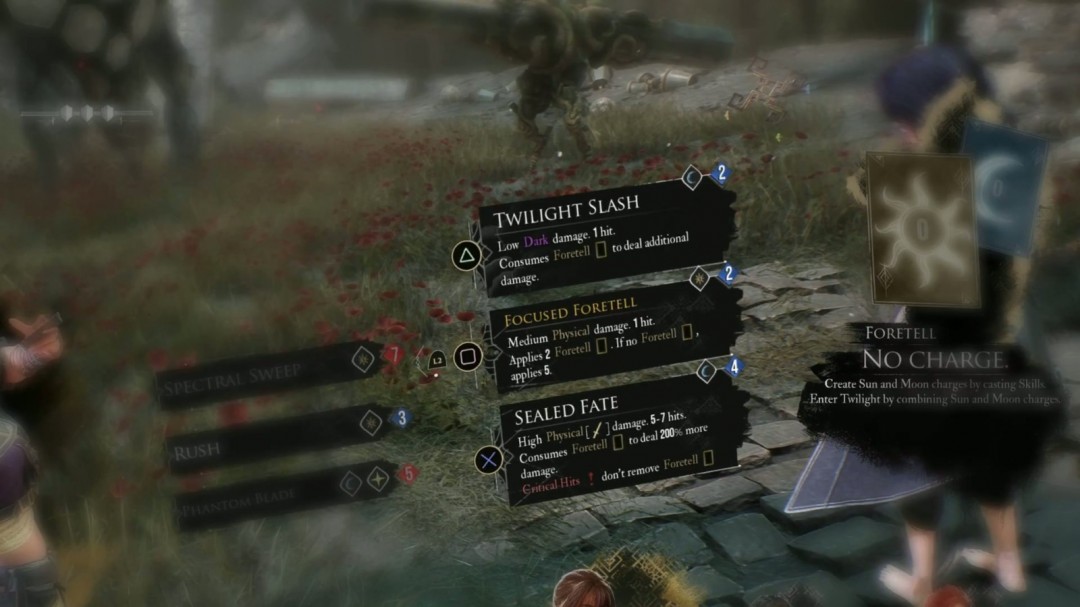Choose the Phantom Blade skill
This screenshot has height=607, width=1080.
[275, 496]
